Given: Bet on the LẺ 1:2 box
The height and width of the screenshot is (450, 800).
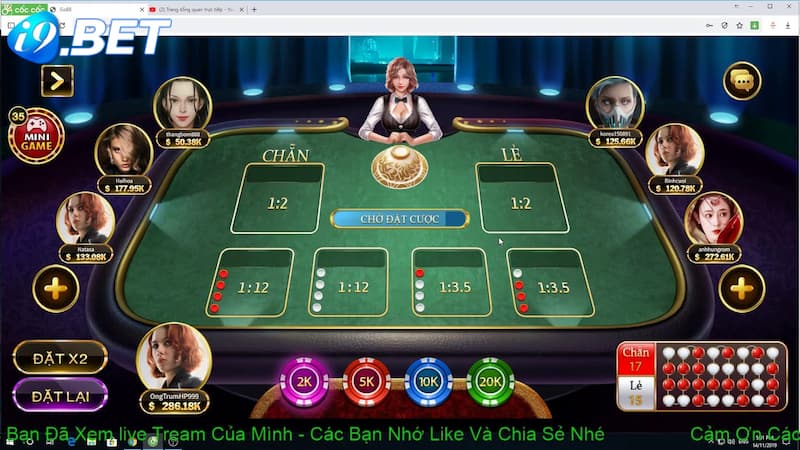Looking at the screenshot, I should coord(520,199).
